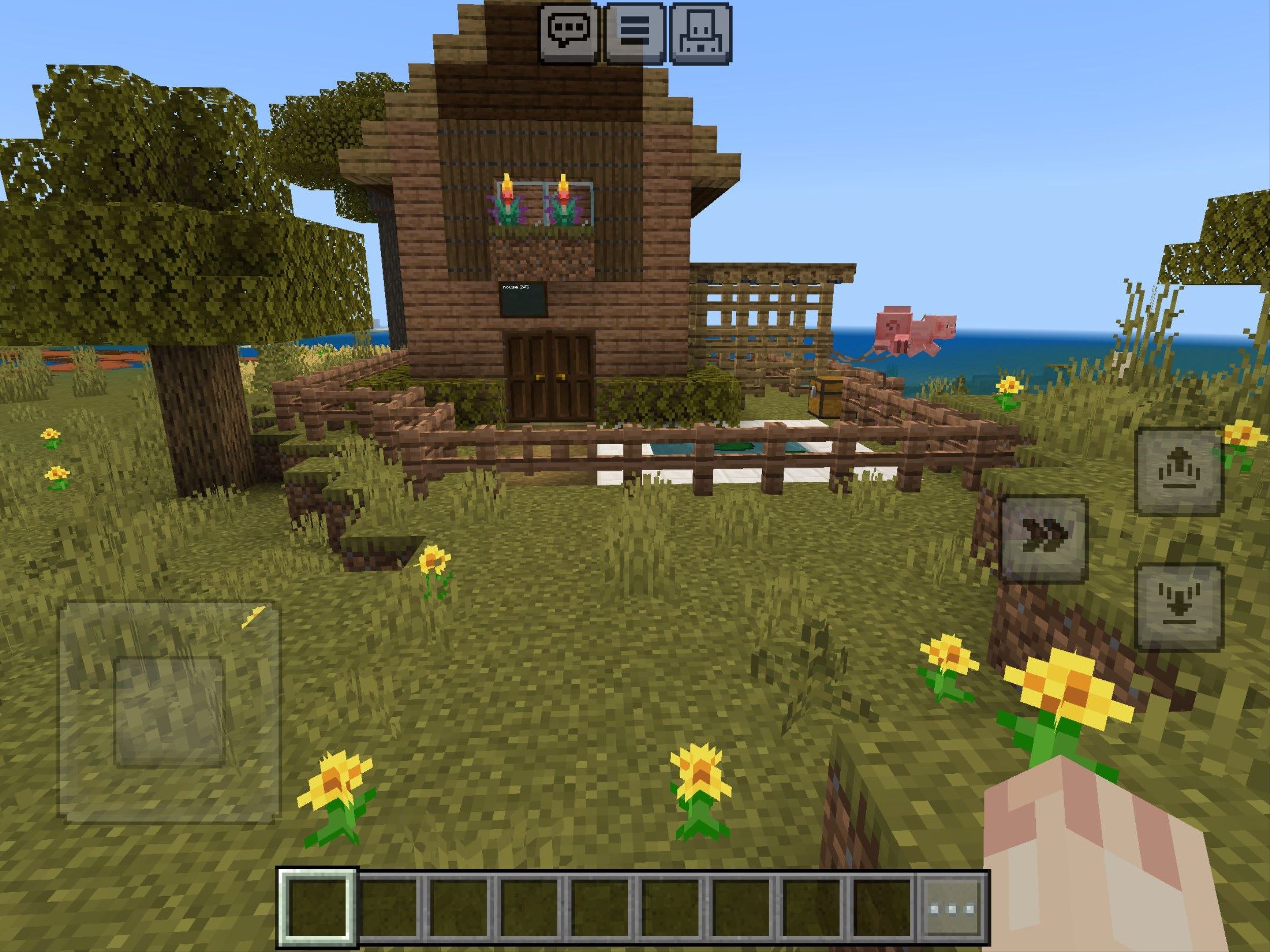This screenshot has width=1270, height=952.
Task: Tap the movement joystick pad
Action: 169,711
